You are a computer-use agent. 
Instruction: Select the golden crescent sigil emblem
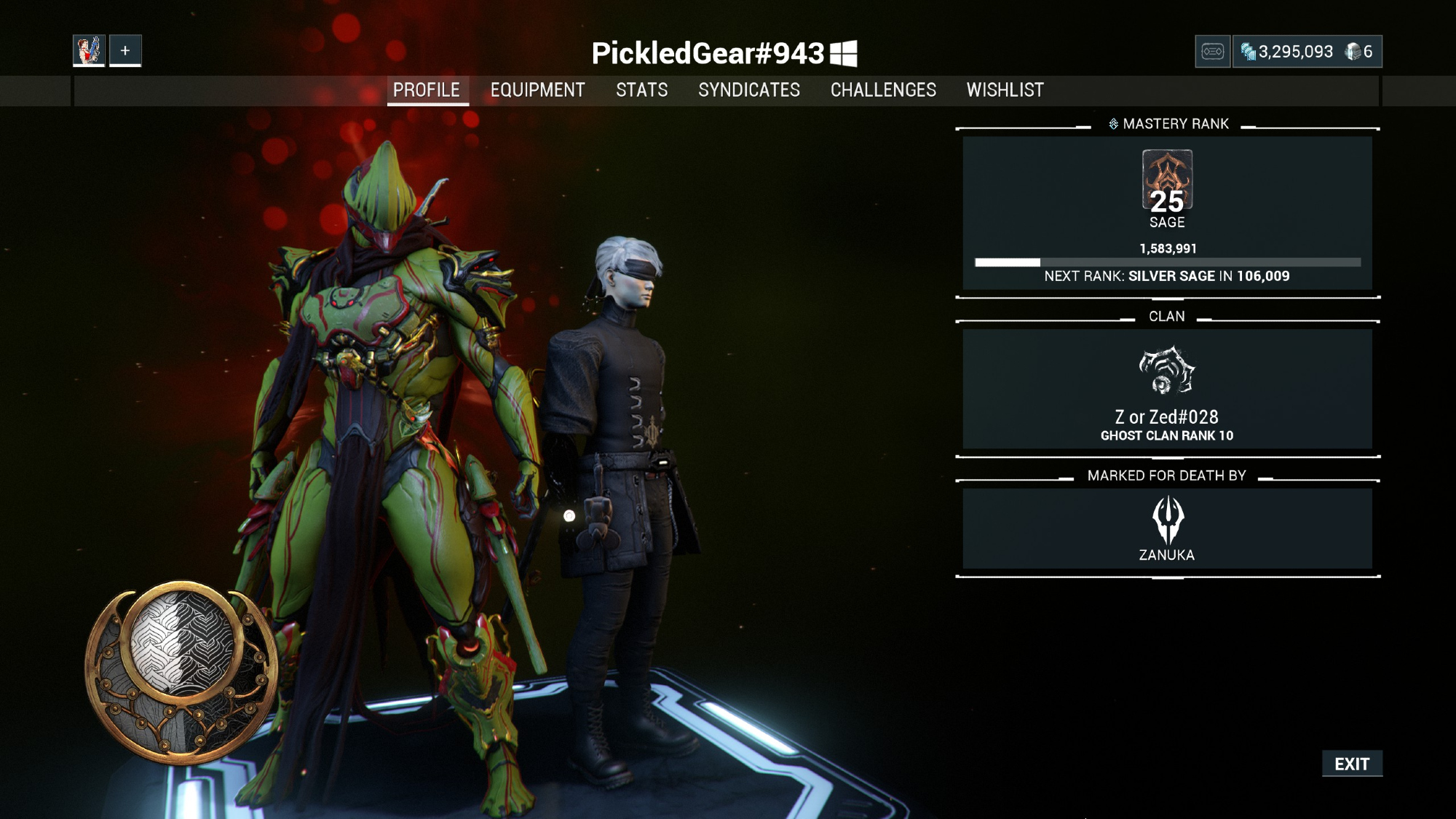(181, 670)
